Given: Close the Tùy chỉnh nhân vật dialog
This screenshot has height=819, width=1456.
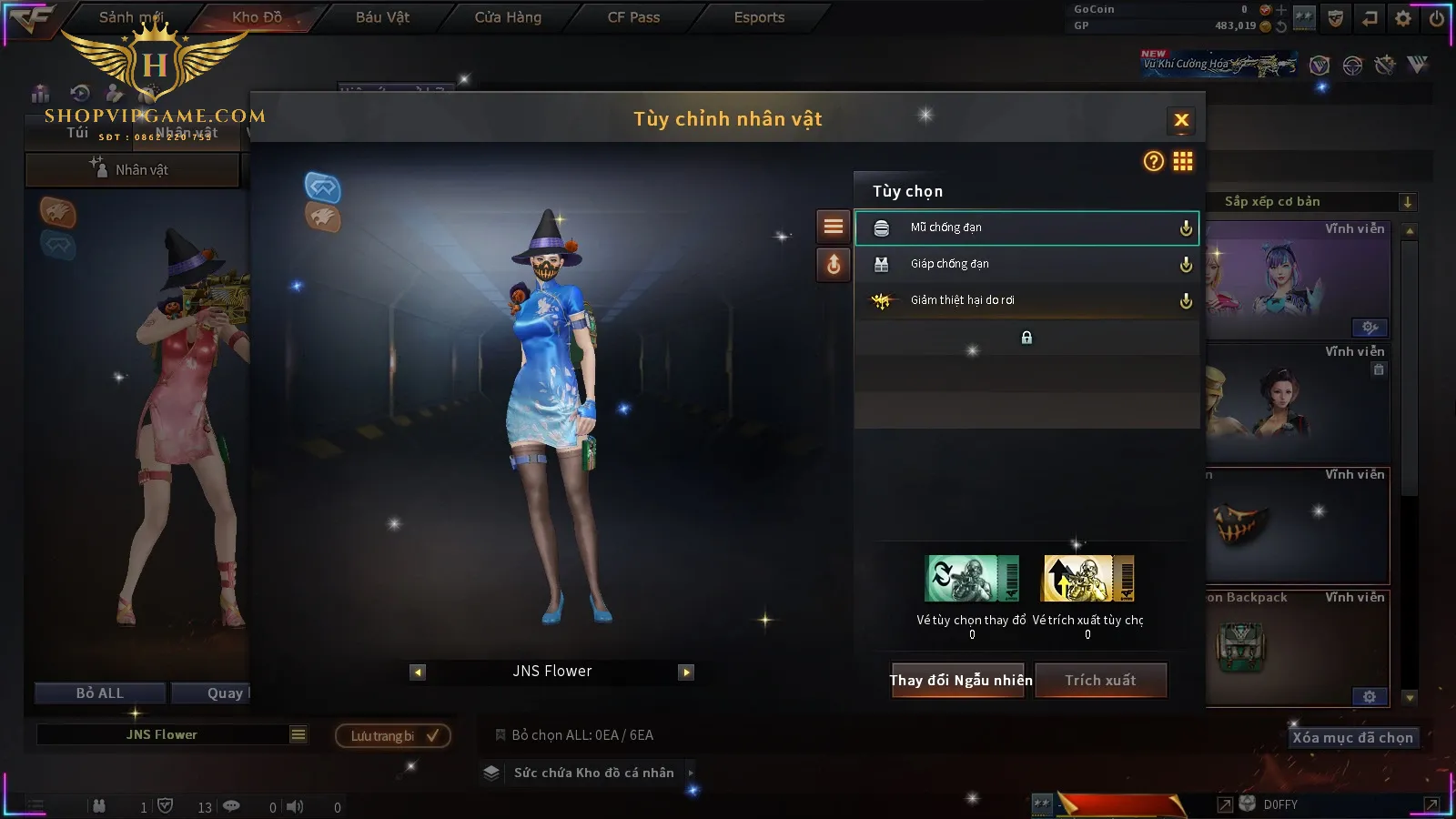Looking at the screenshot, I should click(x=1181, y=120).
